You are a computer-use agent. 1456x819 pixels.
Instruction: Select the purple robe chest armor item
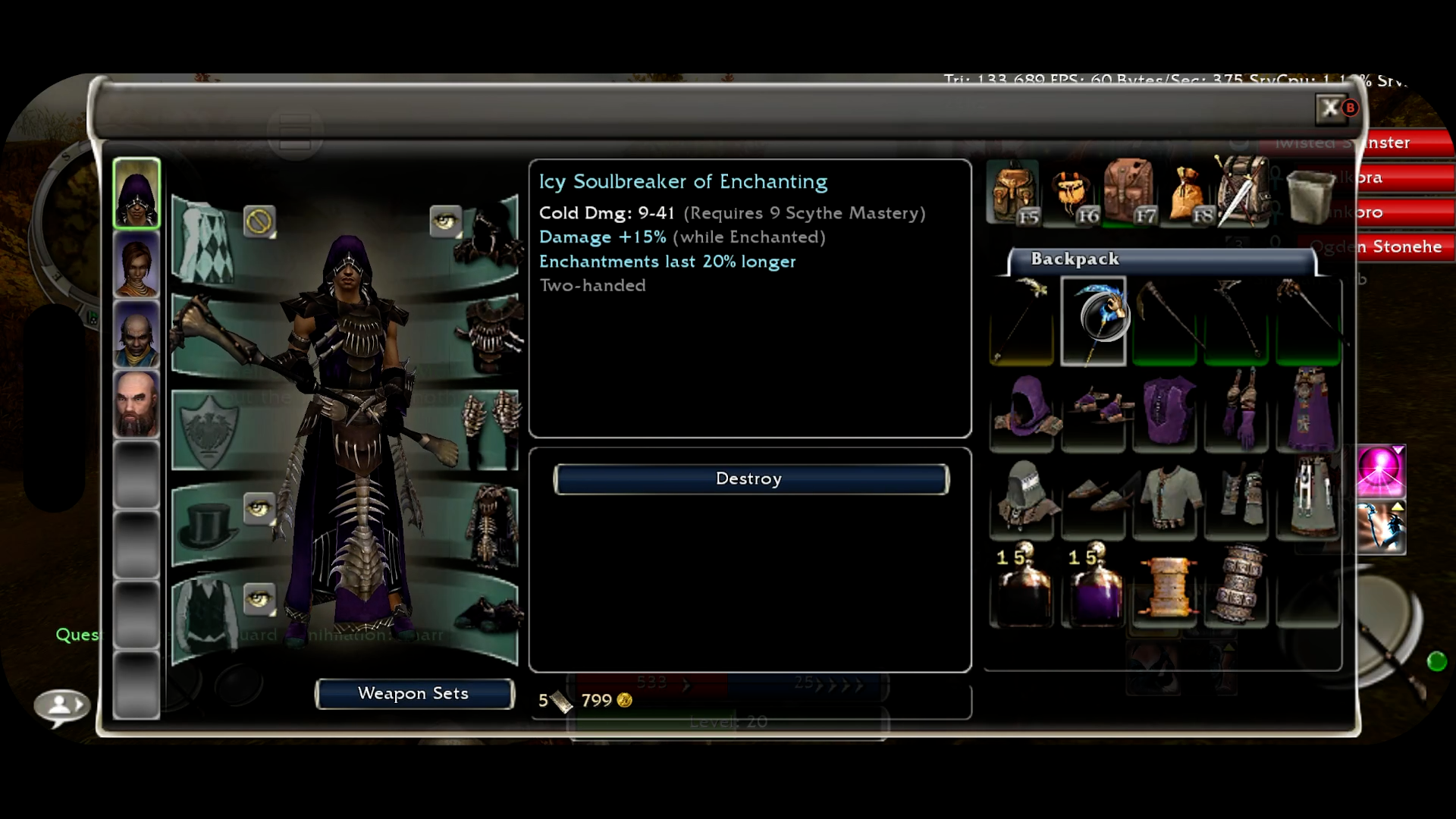point(1165,410)
